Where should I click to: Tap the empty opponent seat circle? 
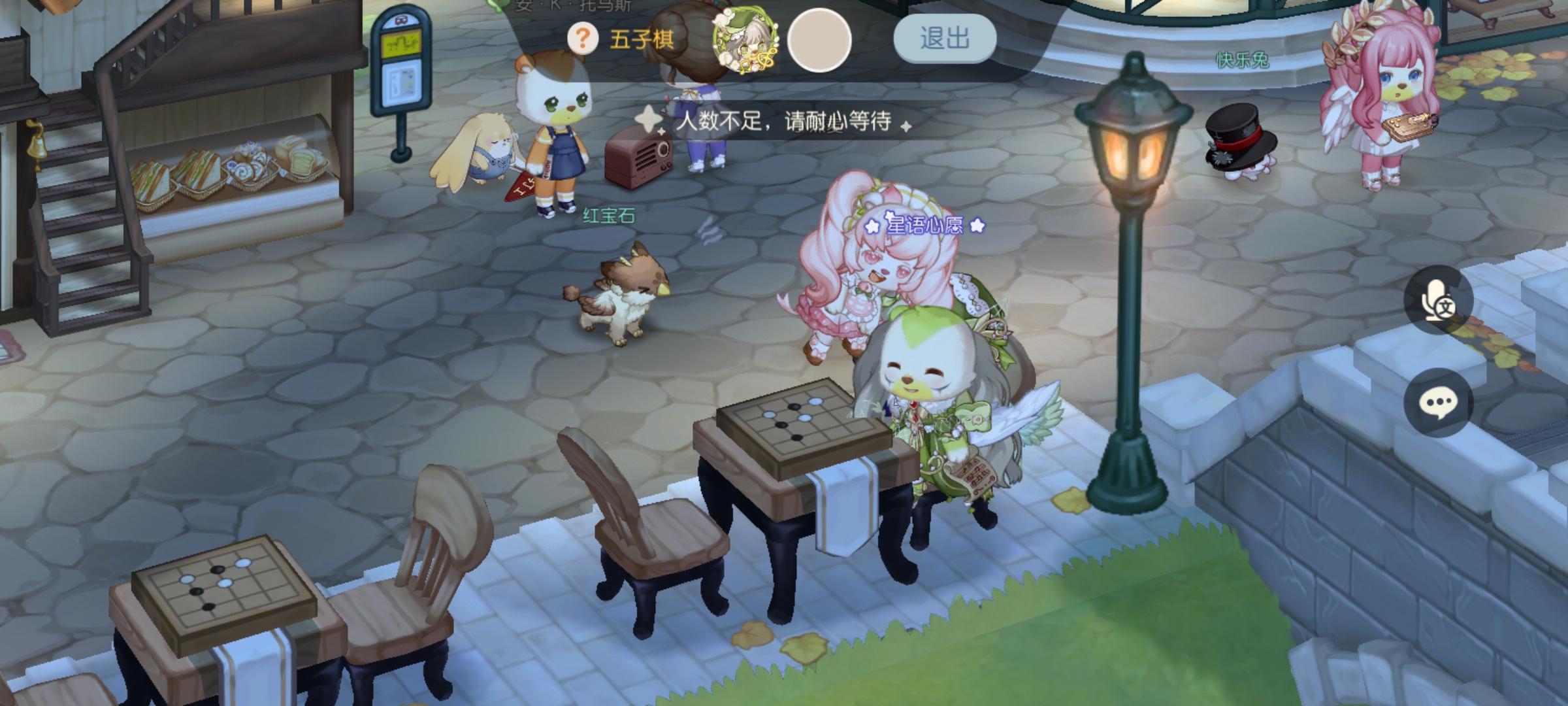click(822, 41)
